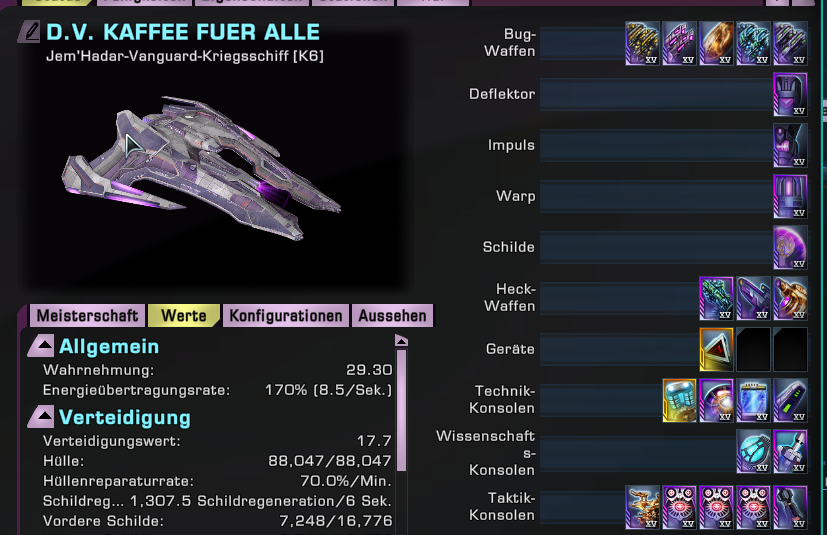Click the orange weapon in Bug-Waffen
The image size is (827, 535).
click(x=716, y=44)
